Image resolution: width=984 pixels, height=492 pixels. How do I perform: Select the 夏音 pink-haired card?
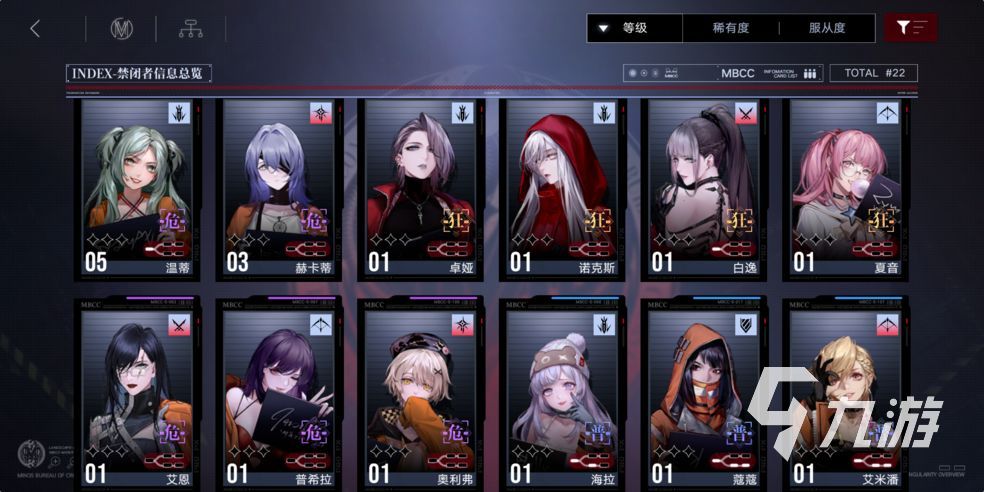tap(845, 188)
